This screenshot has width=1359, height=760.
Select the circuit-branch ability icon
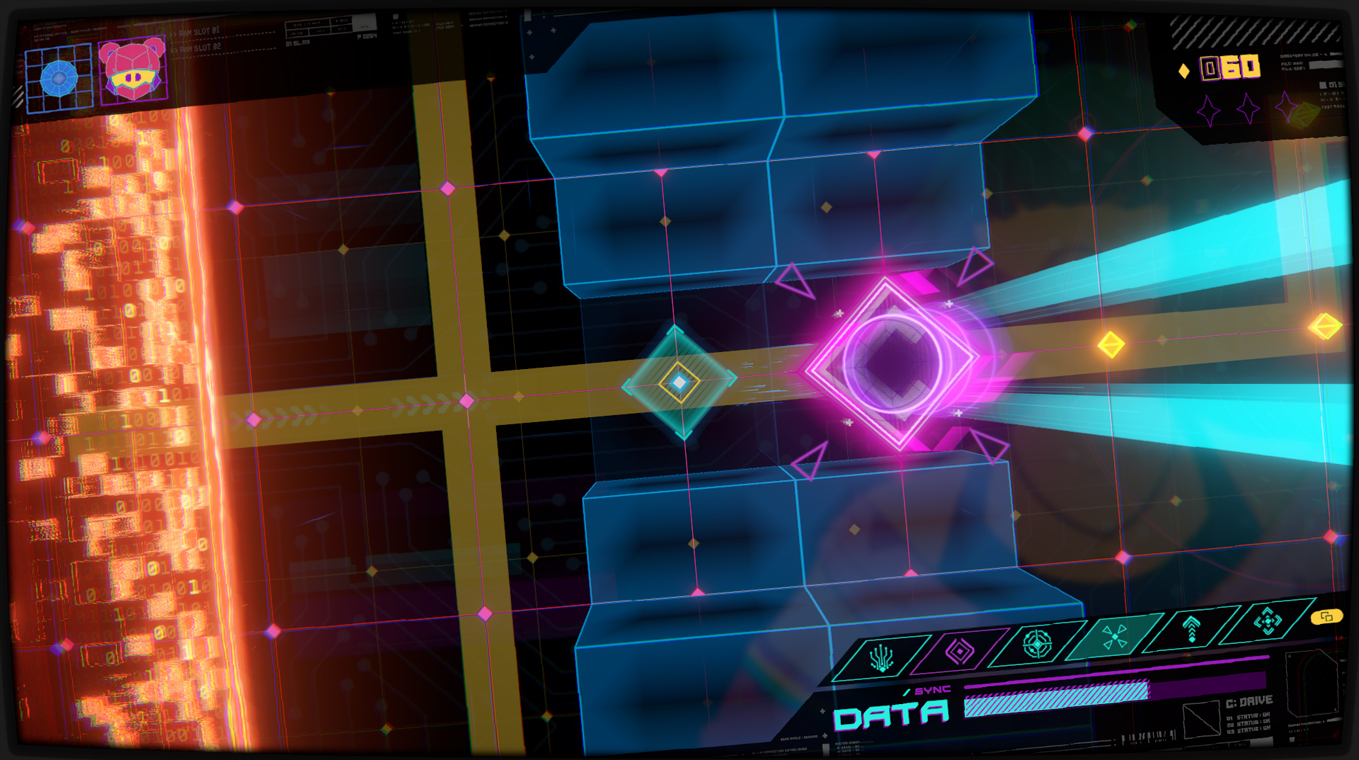pyautogui.click(x=881, y=656)
